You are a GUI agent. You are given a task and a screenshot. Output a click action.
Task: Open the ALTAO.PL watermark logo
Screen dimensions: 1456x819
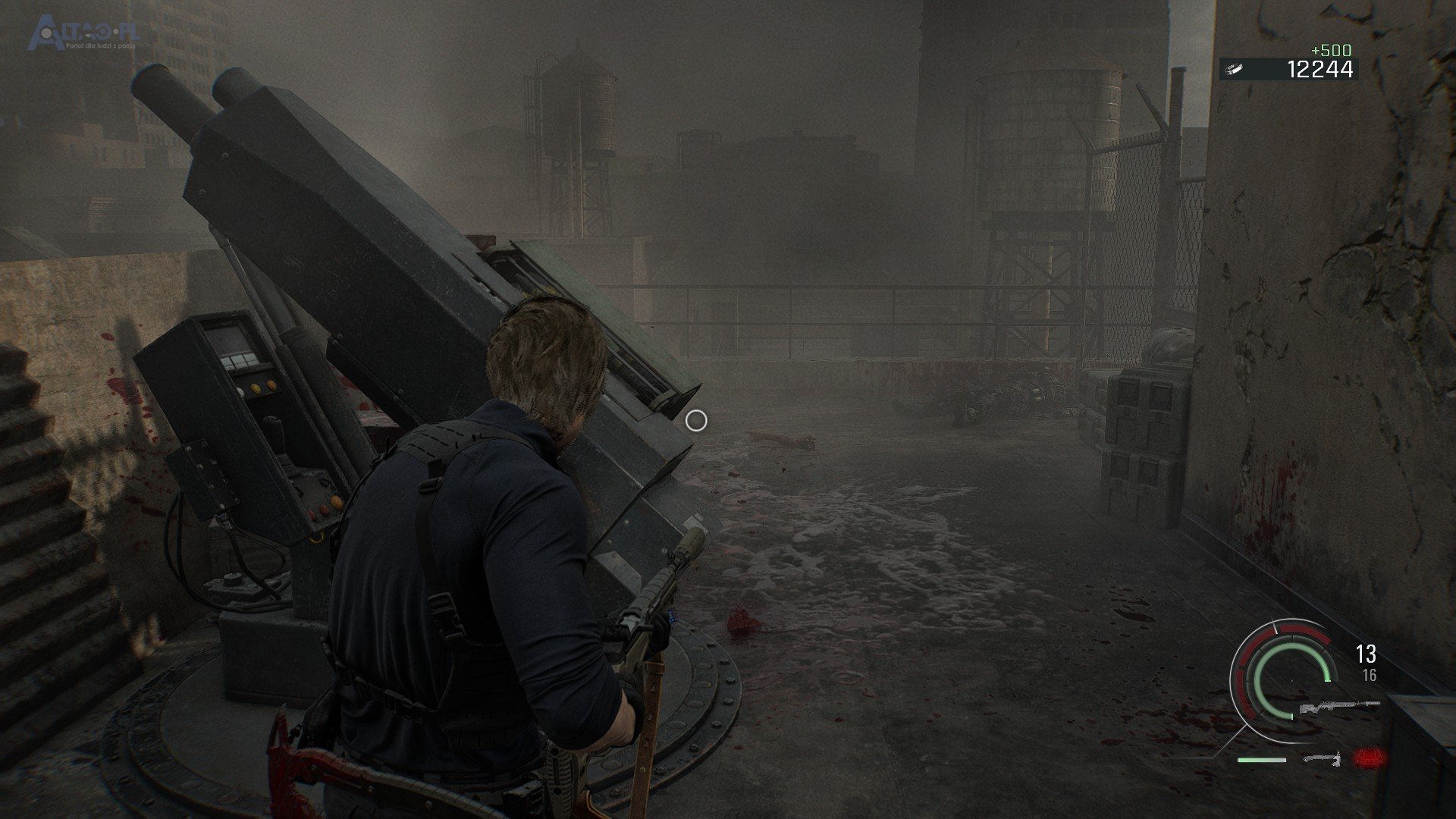click(x=83, y=36)
